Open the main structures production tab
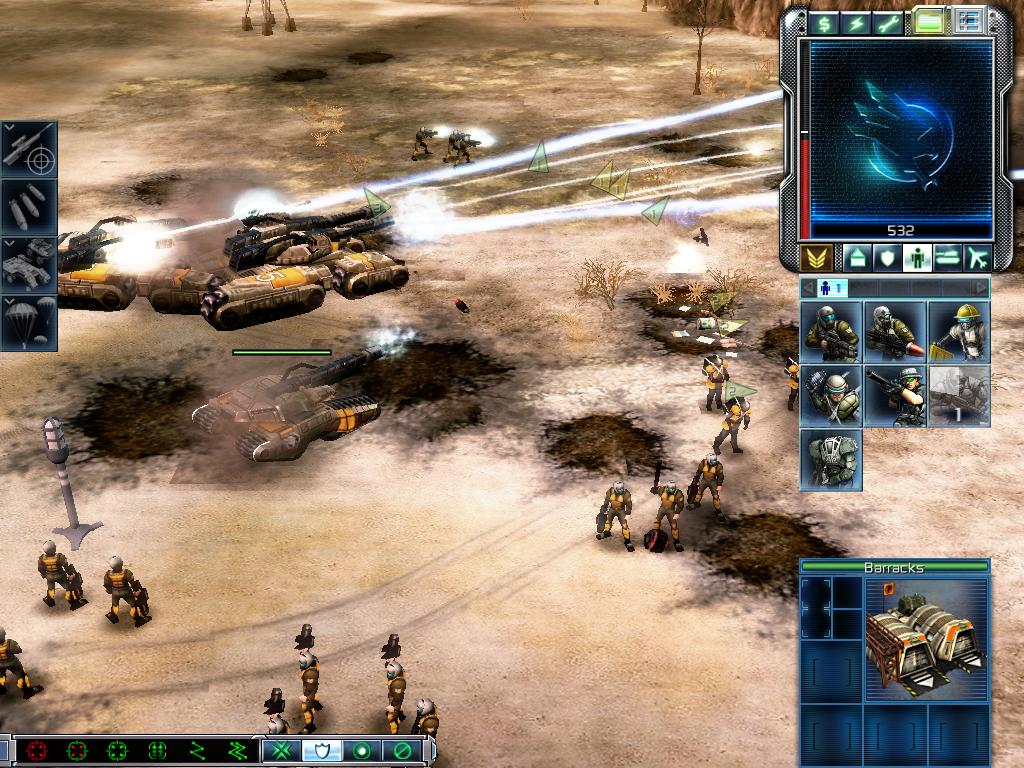Viewport: 1024px width, 768px height. pyautogui.click(x=857, y=258)
